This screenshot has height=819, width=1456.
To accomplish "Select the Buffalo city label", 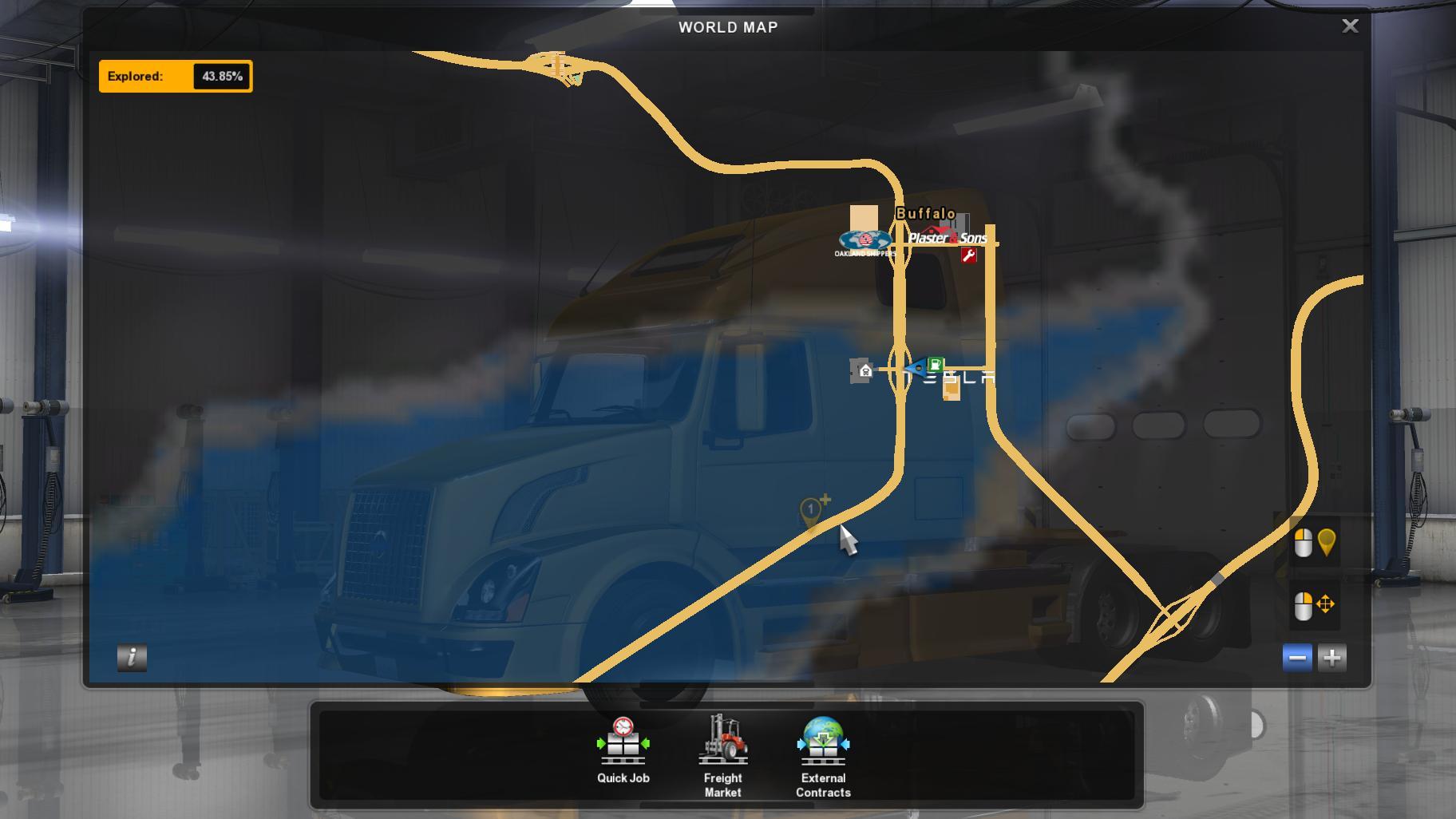I will point(925,214).
